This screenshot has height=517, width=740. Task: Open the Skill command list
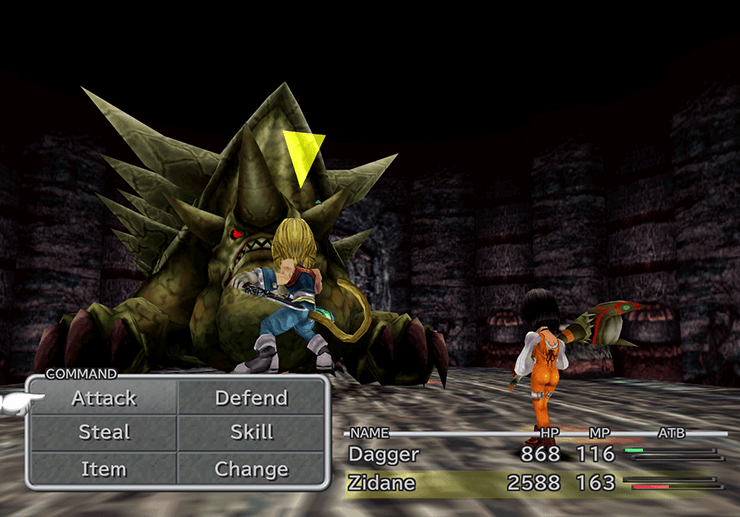(x=251, y=433)
